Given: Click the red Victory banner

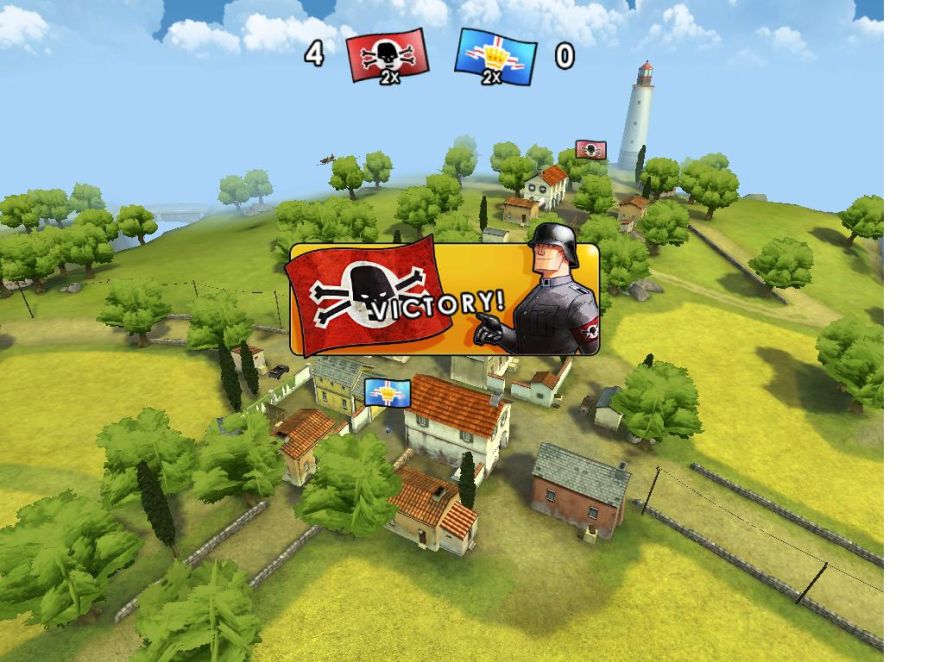Looking at the screenshot, I should point(444,298).
